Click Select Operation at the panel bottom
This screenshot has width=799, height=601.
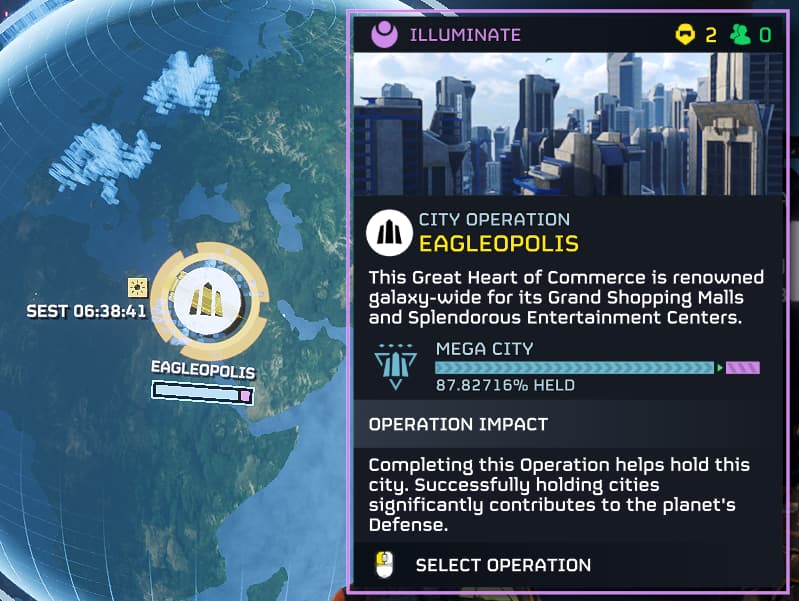point(502,565)
